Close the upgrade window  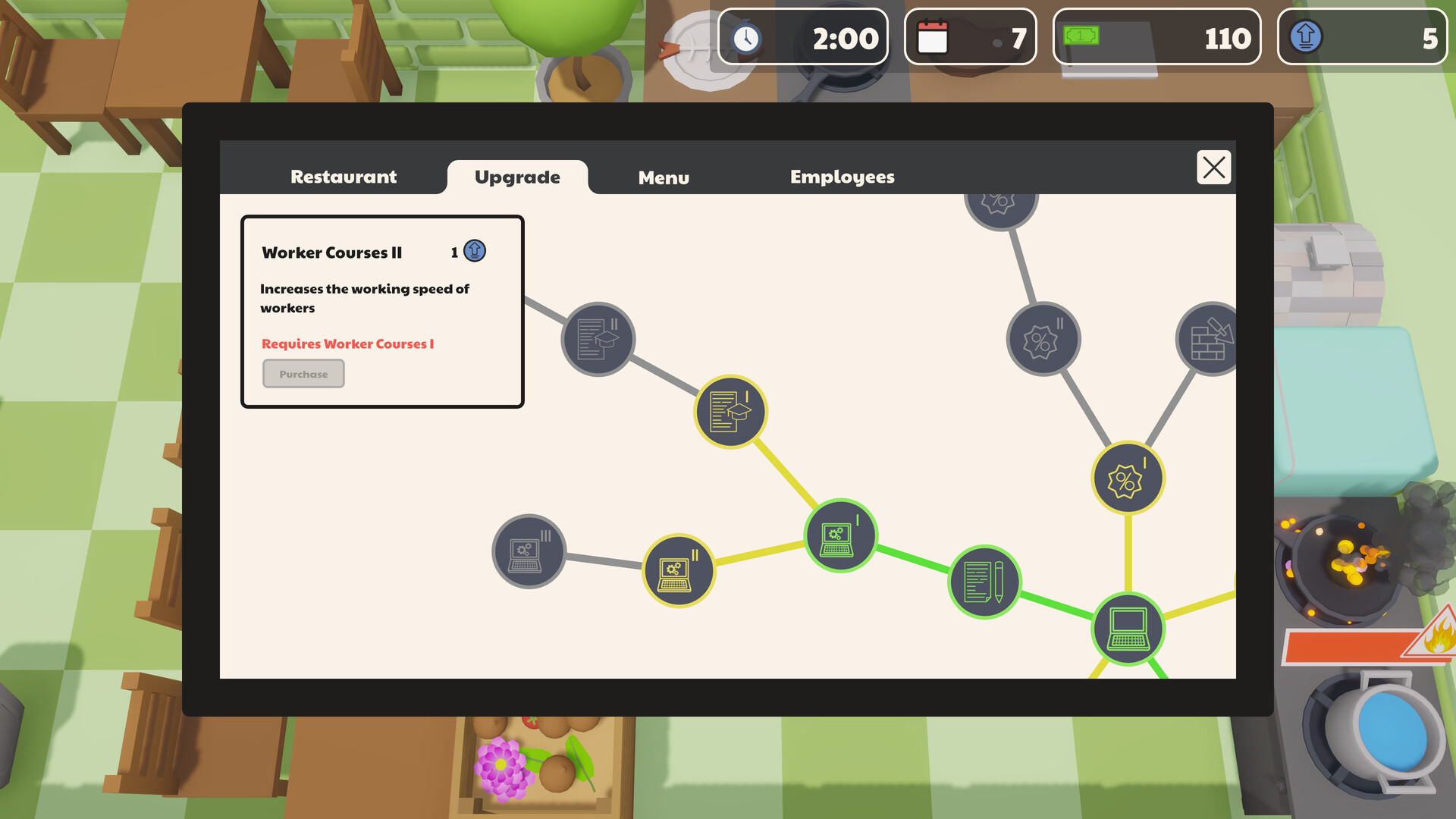click(1213, 168)
